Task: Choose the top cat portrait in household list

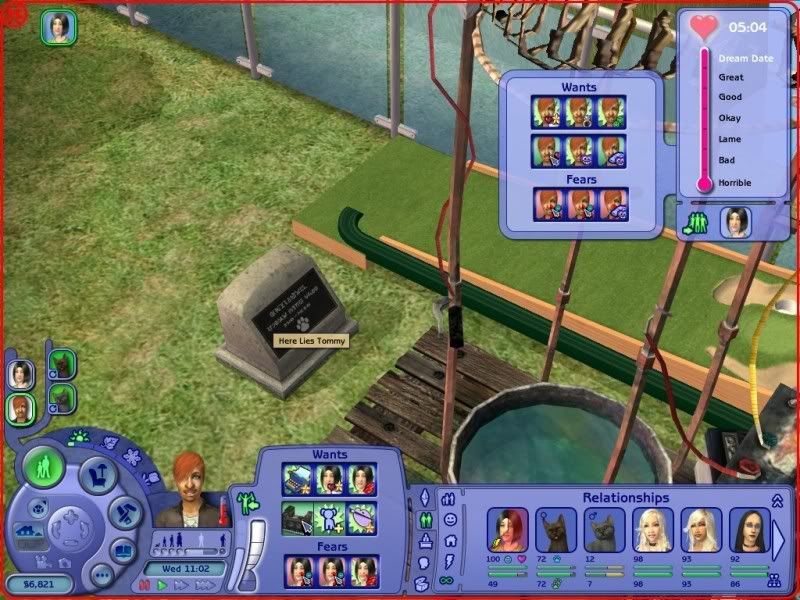Action: 60,364
